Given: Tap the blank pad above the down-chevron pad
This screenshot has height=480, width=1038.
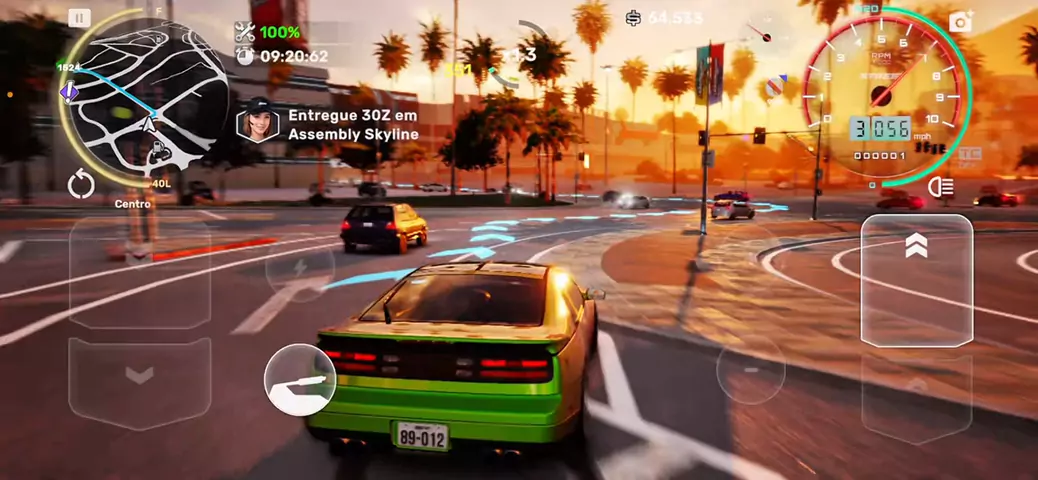Looking at the screenshot, I should [x=139, y=272].
